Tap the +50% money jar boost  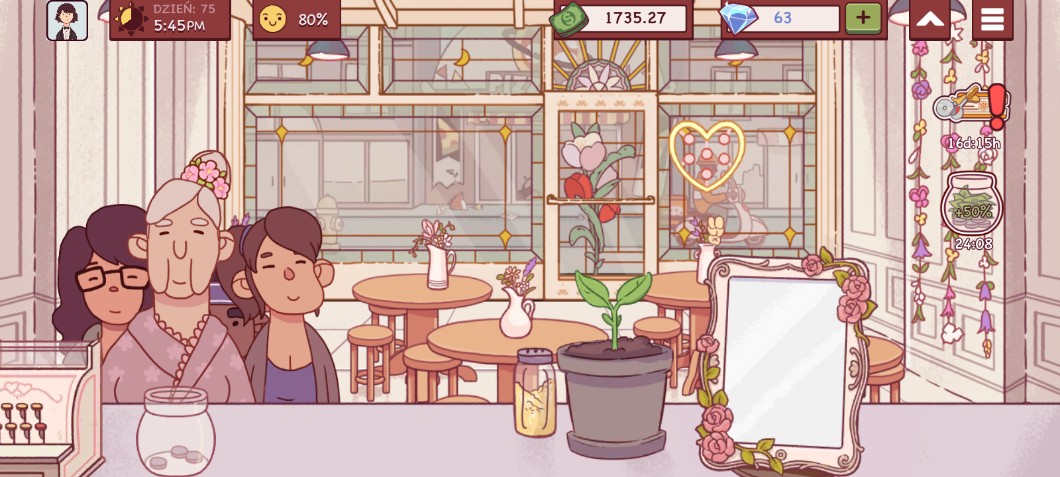coord(972,207)
